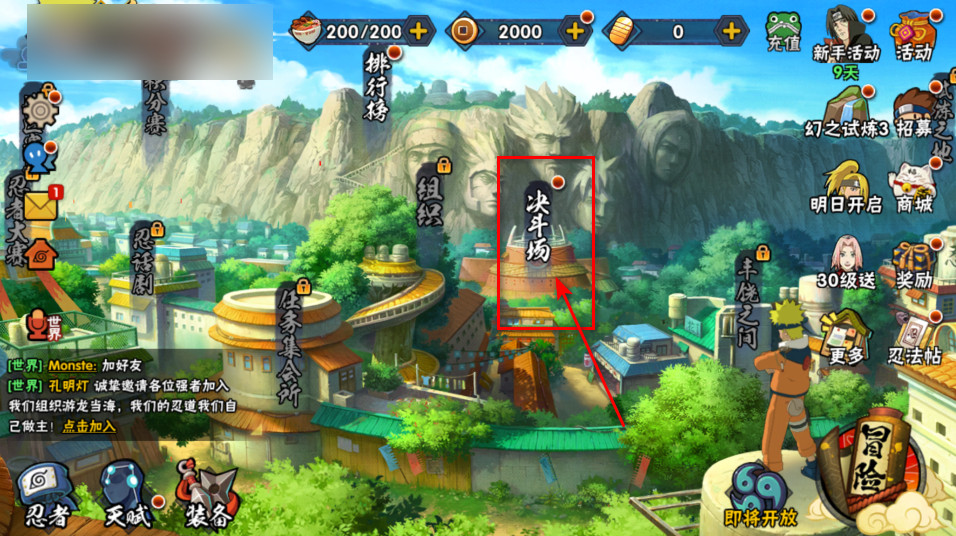Open the 忍法帖 ninja scroll

pyautogui.click(x=913, y=337)
